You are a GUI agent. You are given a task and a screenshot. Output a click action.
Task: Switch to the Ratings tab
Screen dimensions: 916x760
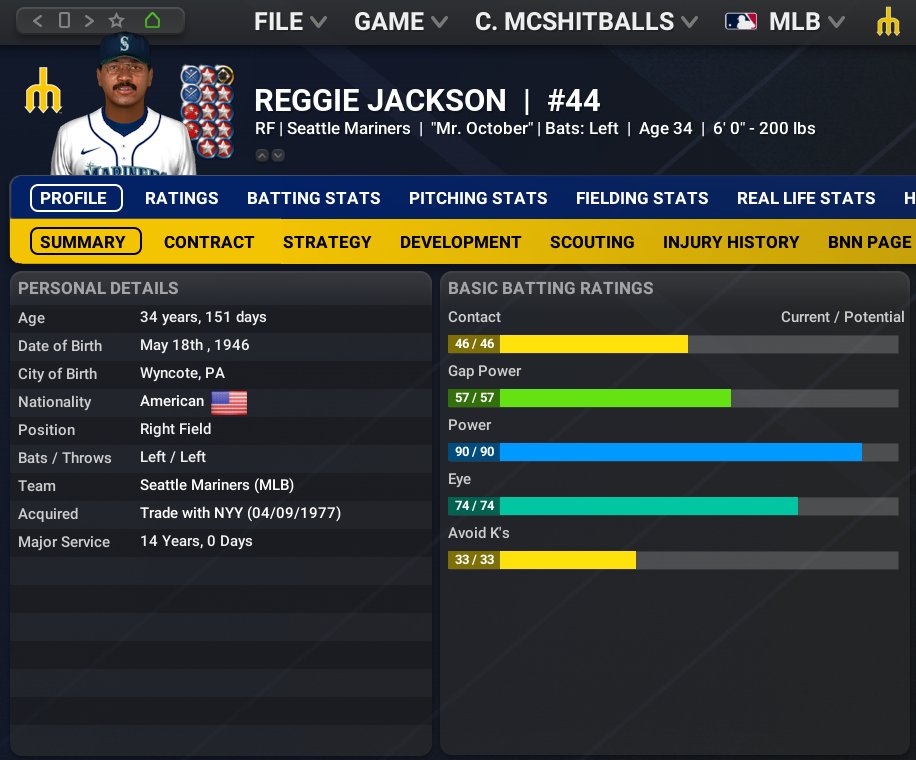tap(181, 198)
